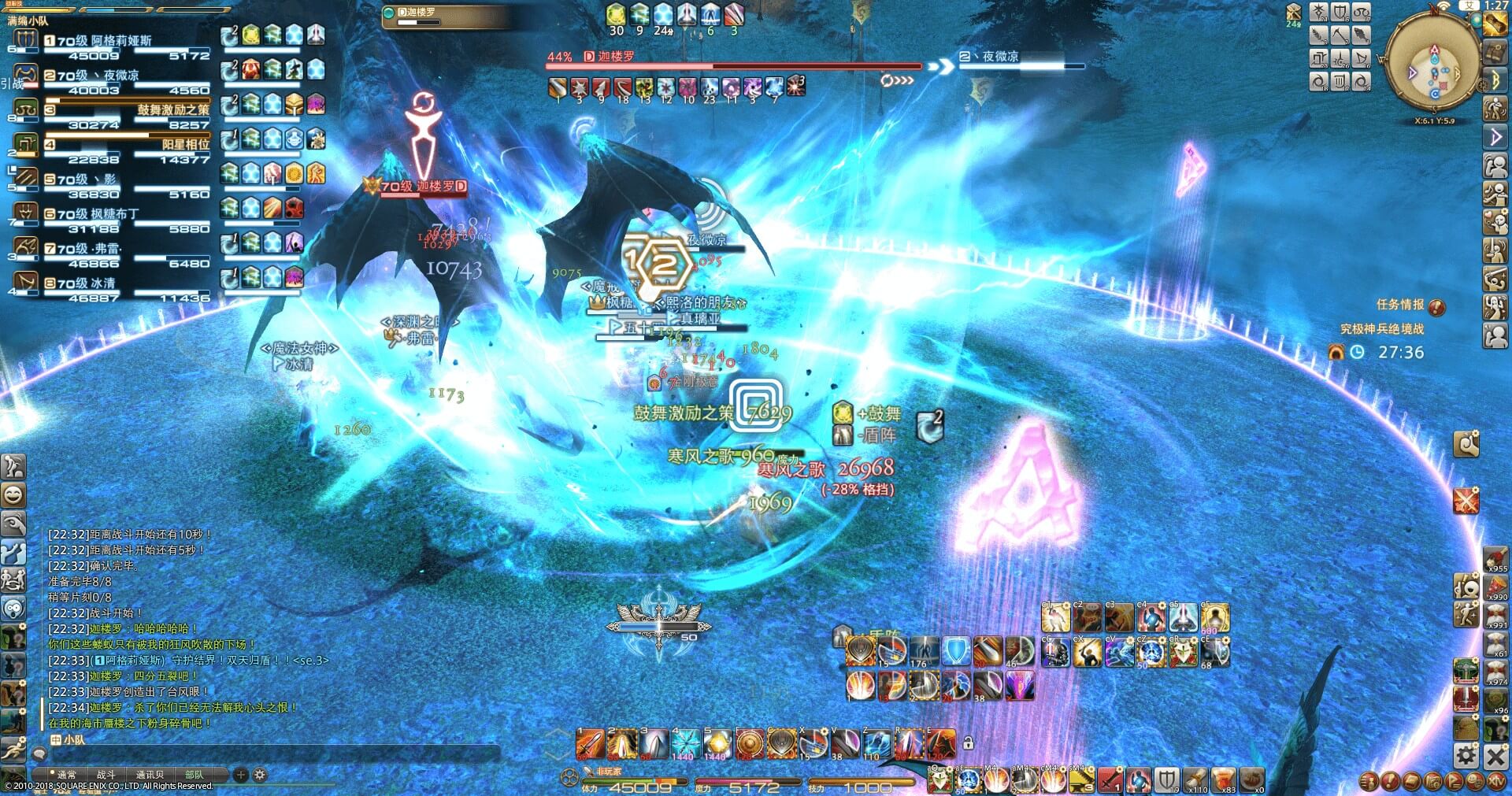Click the crossed-tools X icon at bottom right

tap(1495, 757)
